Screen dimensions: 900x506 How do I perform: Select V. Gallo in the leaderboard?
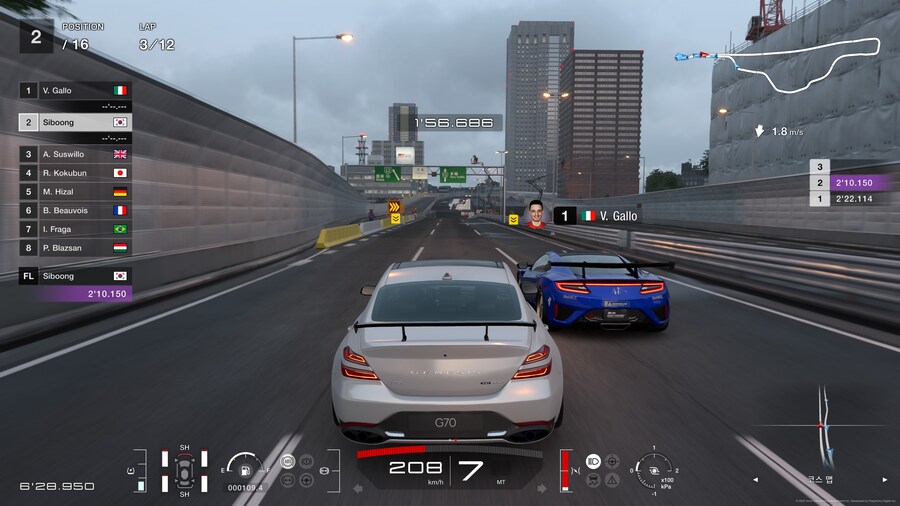click(75, 90)
